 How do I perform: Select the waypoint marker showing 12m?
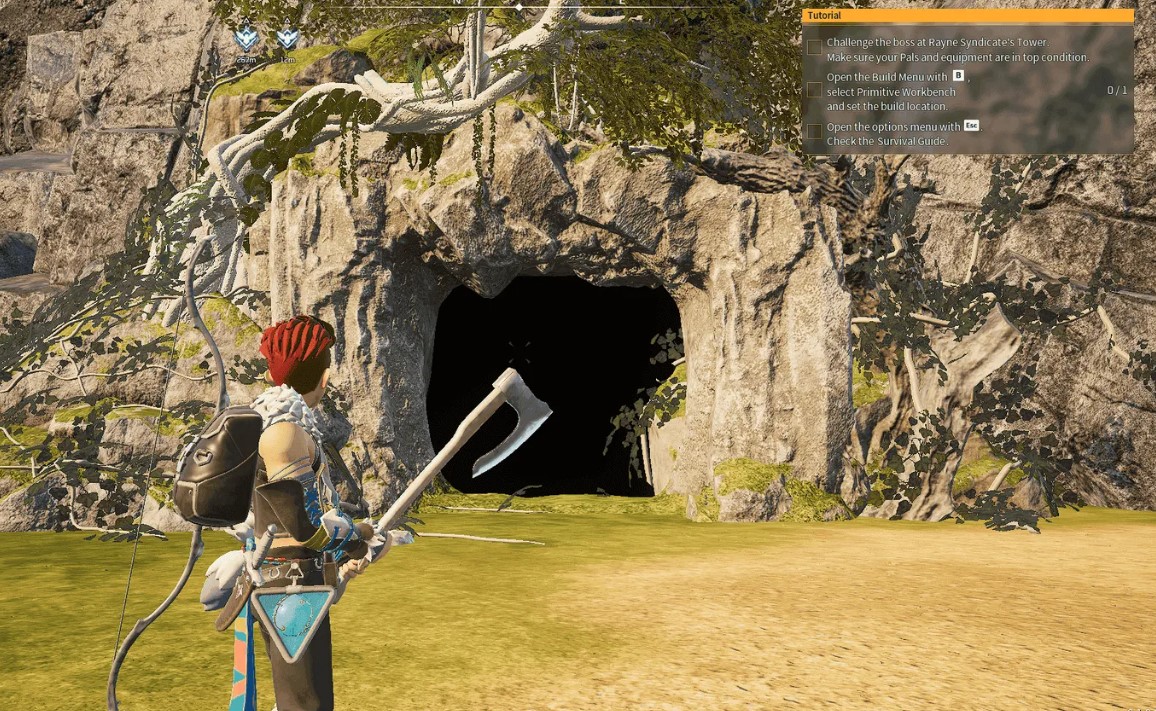[x=288, y=40]
